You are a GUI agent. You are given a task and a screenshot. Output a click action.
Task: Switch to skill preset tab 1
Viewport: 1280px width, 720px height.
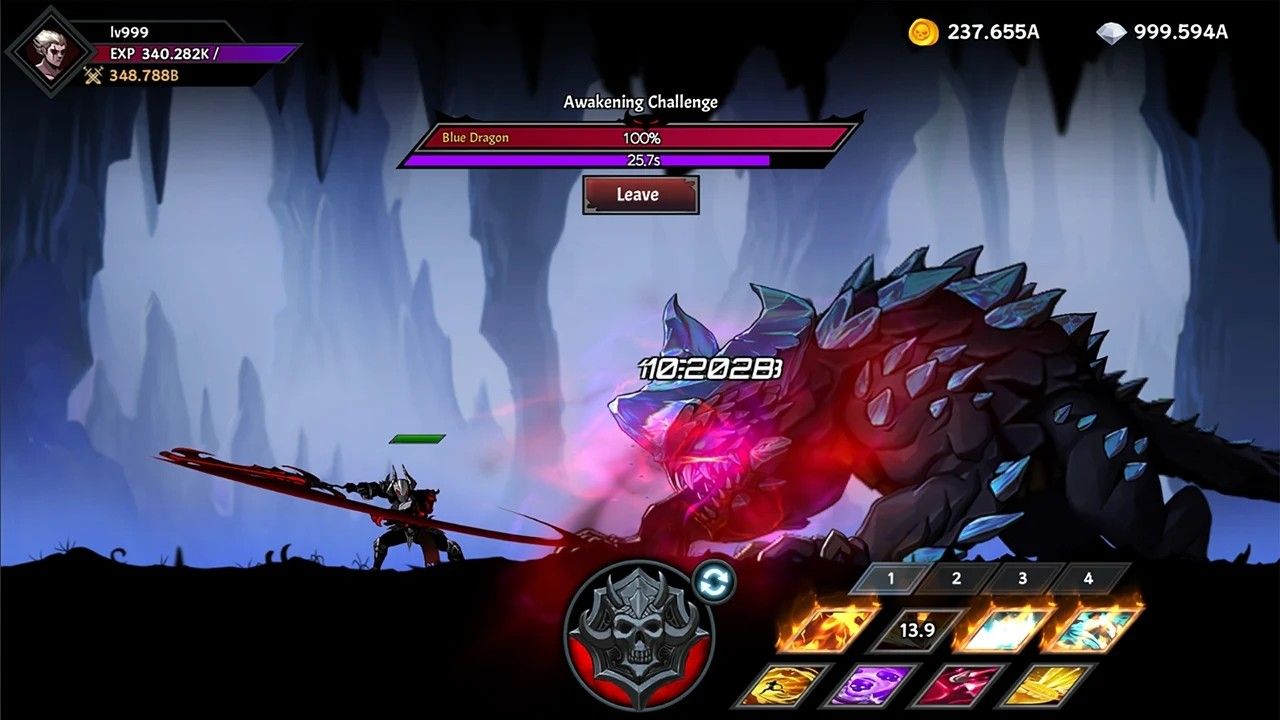point(889,578)
